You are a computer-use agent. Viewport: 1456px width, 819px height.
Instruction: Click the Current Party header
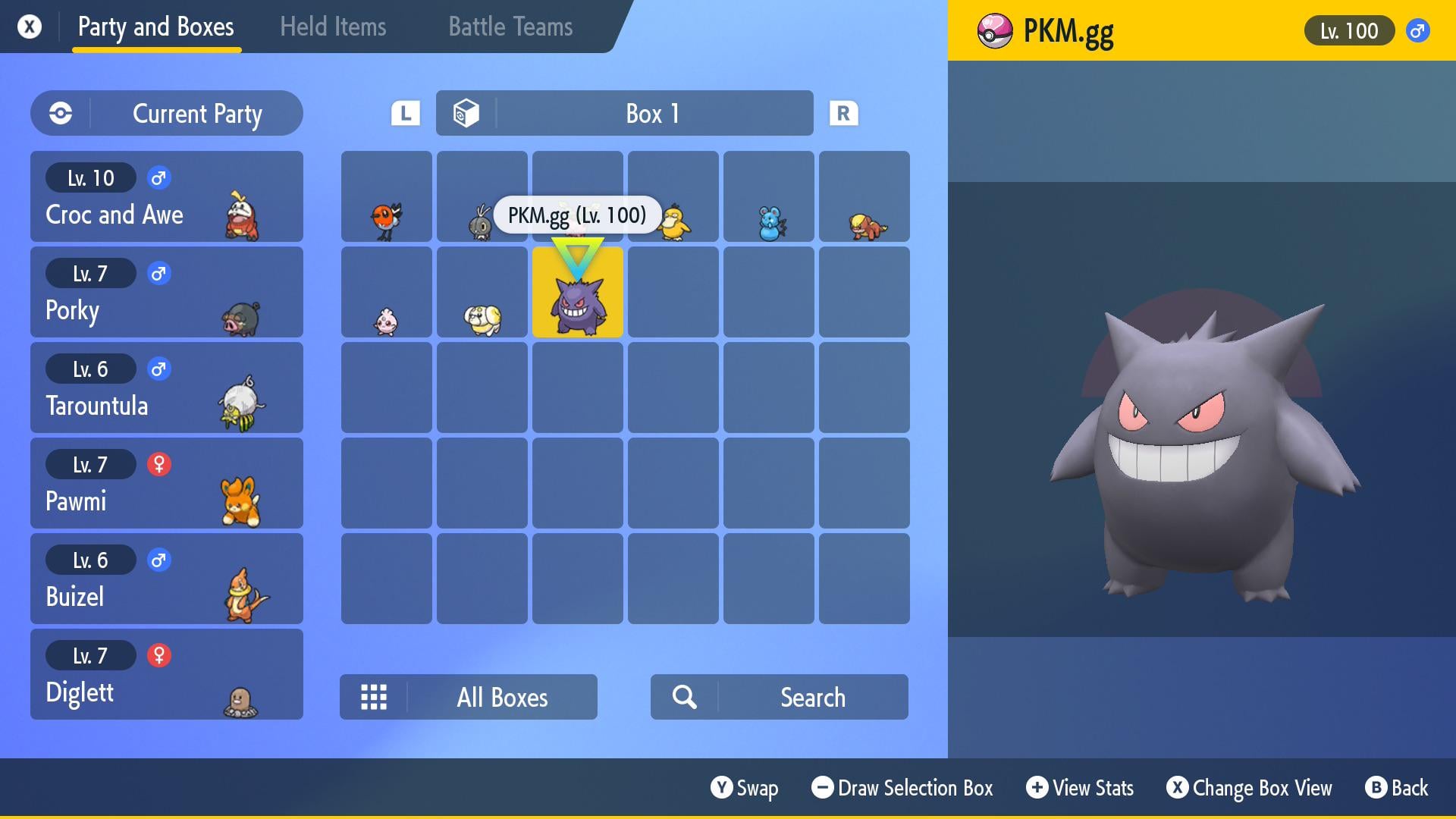tap(167, 114)
